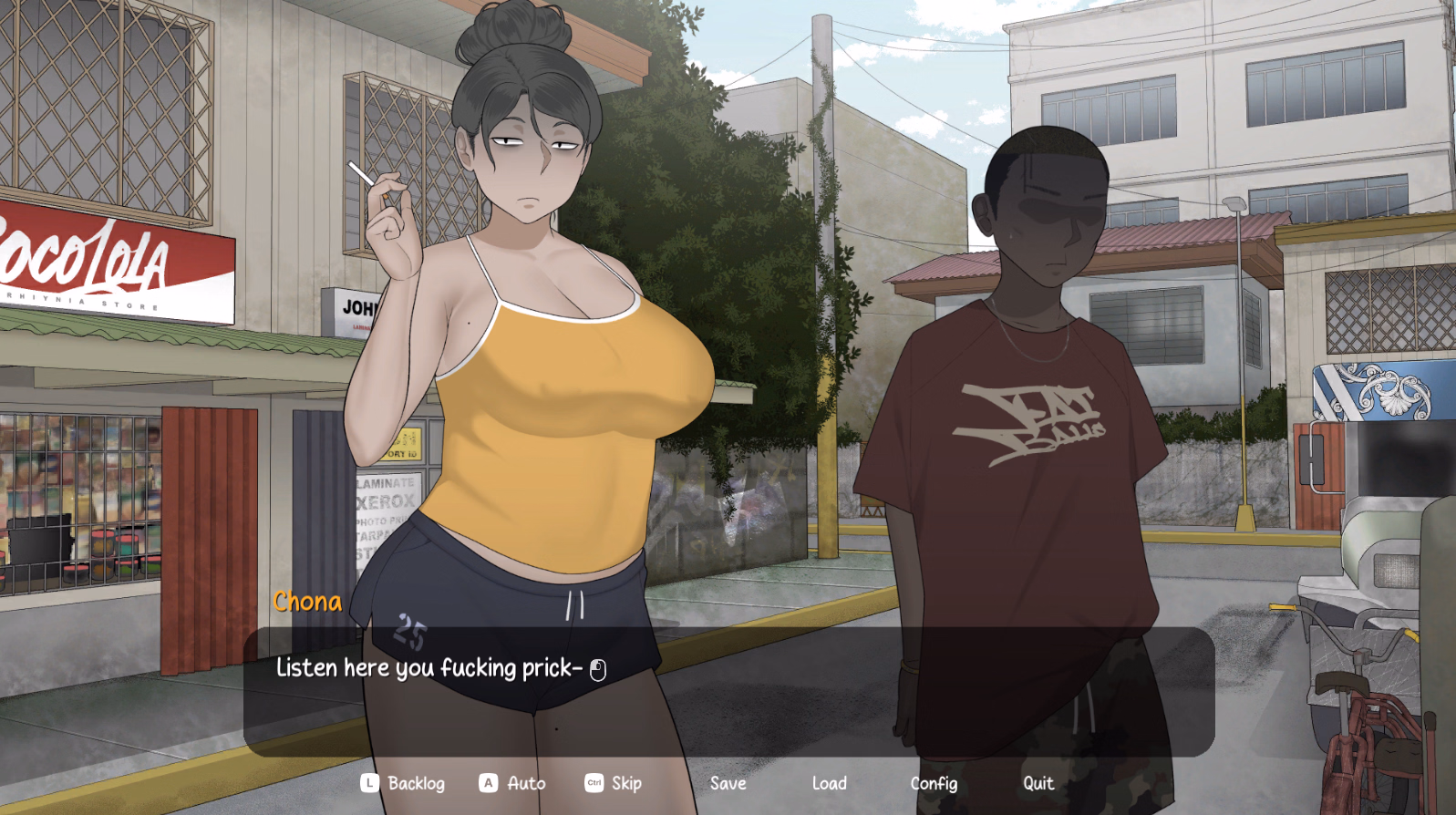Click the Ctrl keycap icon beside Skip
This screenshot has width=1456, height=815.
(x=594, y=783)
